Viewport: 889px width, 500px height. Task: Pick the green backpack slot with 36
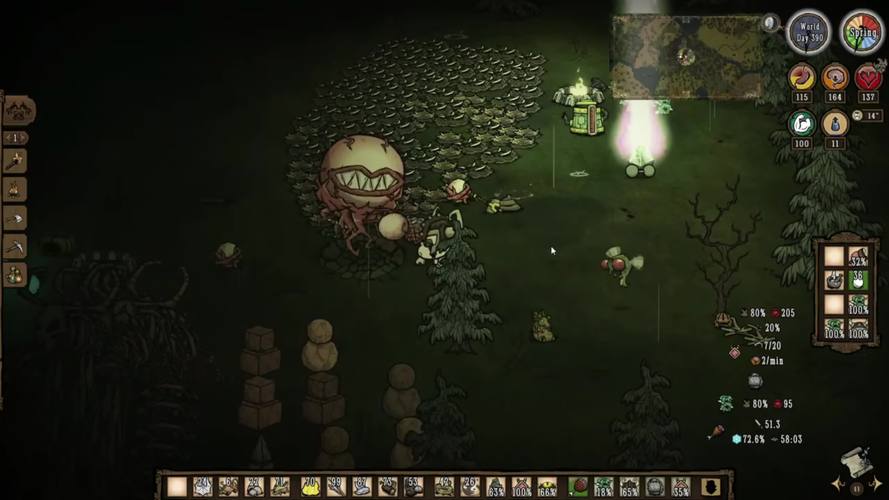pos(857,281)
